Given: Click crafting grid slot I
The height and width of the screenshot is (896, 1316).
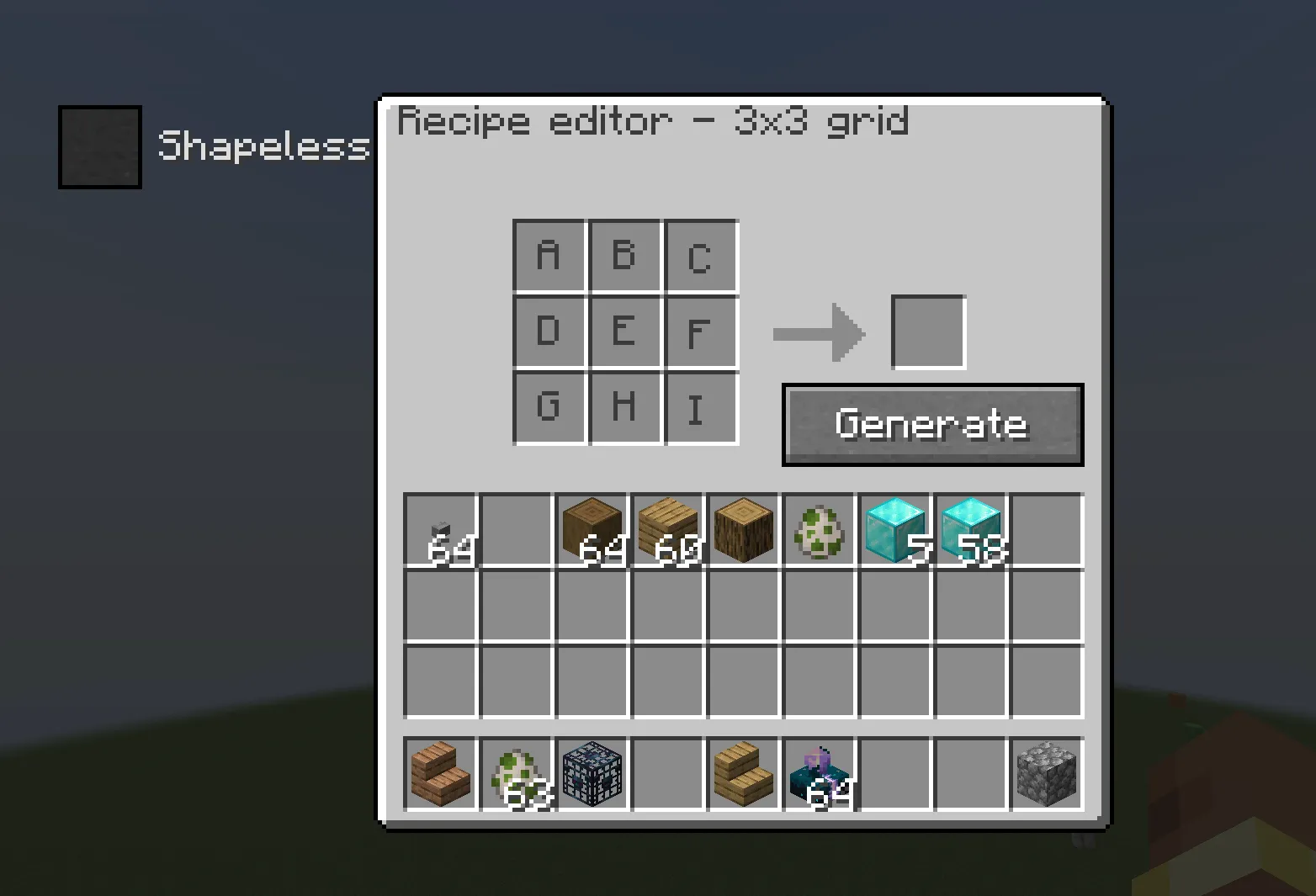Looking at the screenshot, I should click(698, 408).
